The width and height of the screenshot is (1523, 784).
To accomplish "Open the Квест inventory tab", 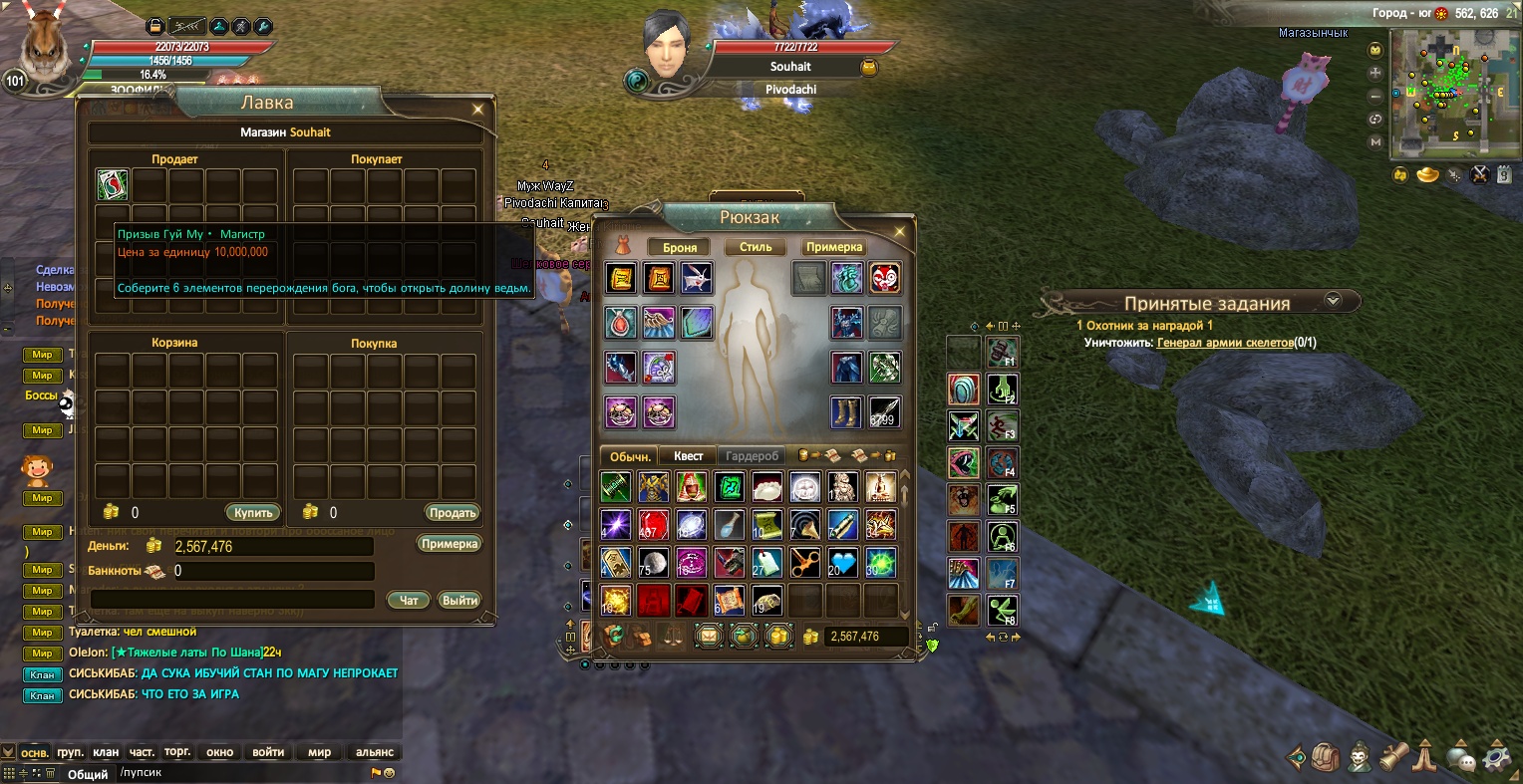I will (x=688, y=456).
